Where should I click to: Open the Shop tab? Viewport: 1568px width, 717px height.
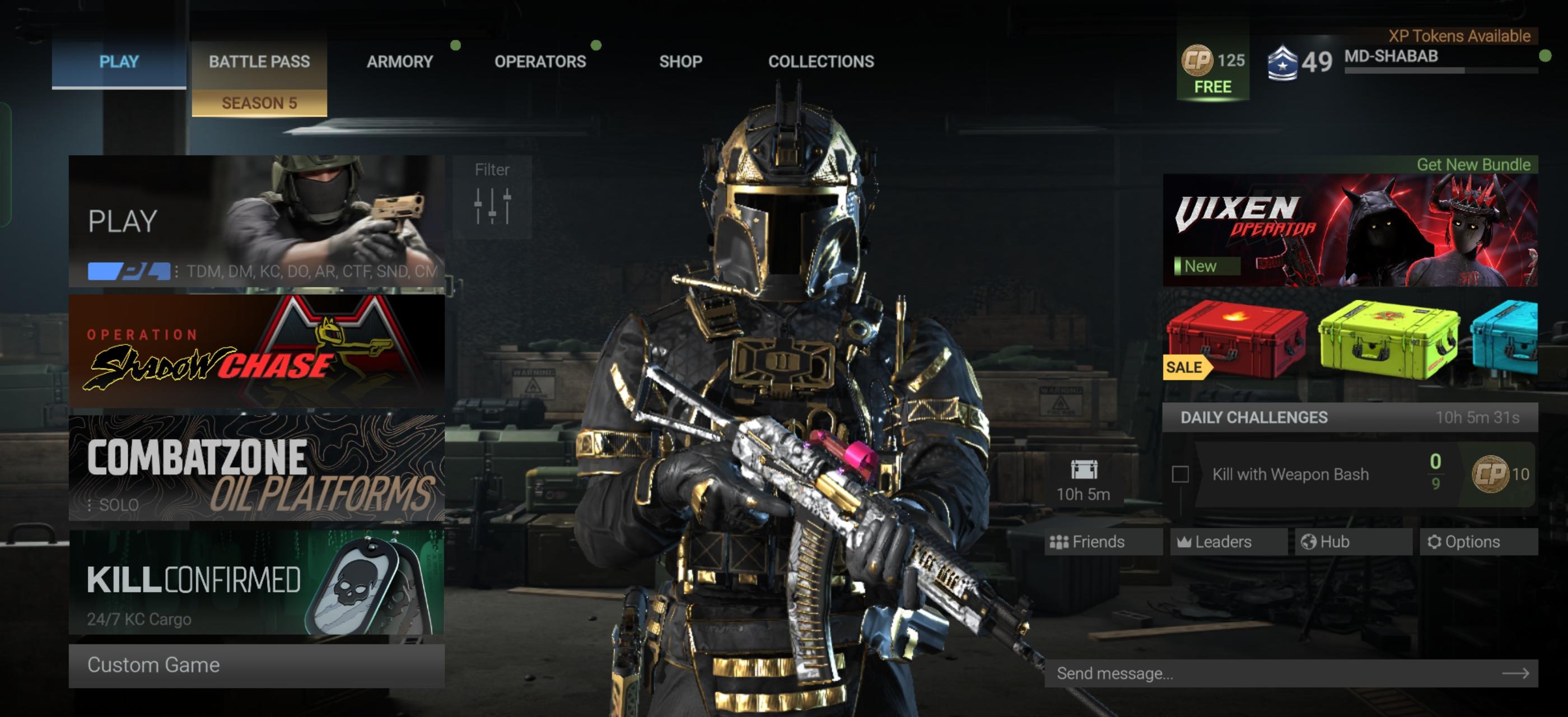(x=680, y=62)
